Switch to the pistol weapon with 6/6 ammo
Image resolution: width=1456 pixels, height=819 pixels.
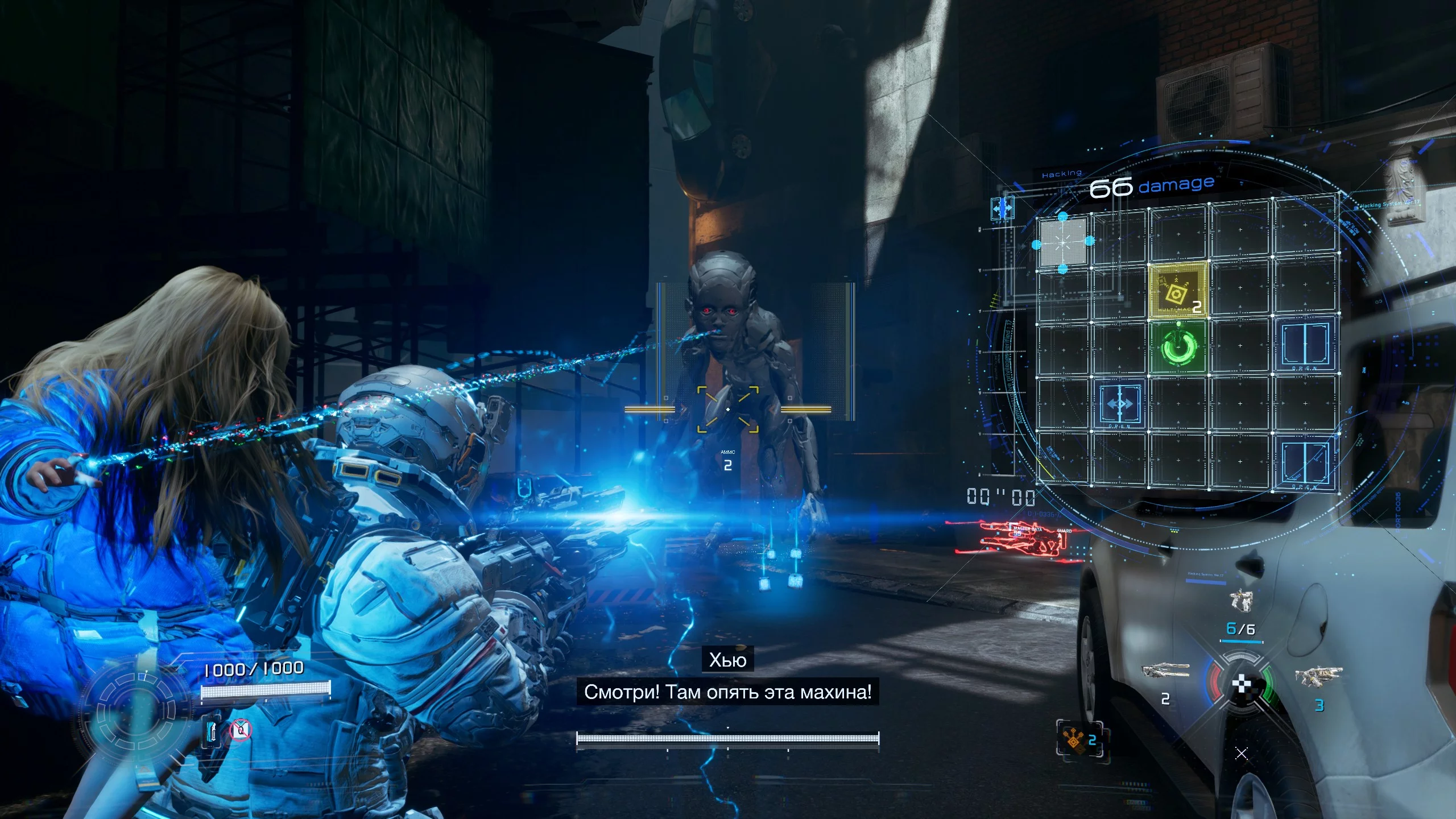(1240, 601)
